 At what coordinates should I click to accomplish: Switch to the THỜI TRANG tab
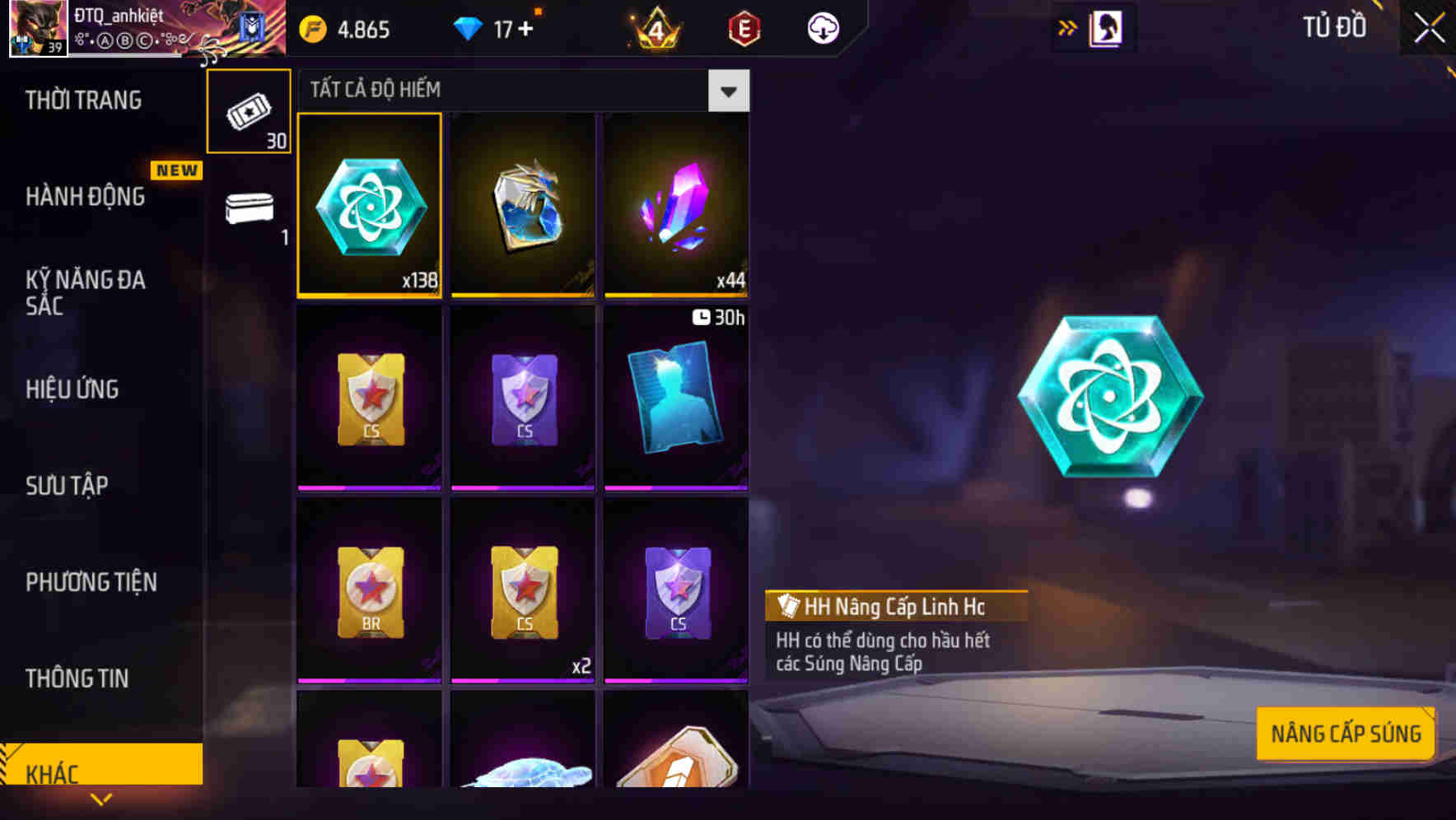point(85,100)
